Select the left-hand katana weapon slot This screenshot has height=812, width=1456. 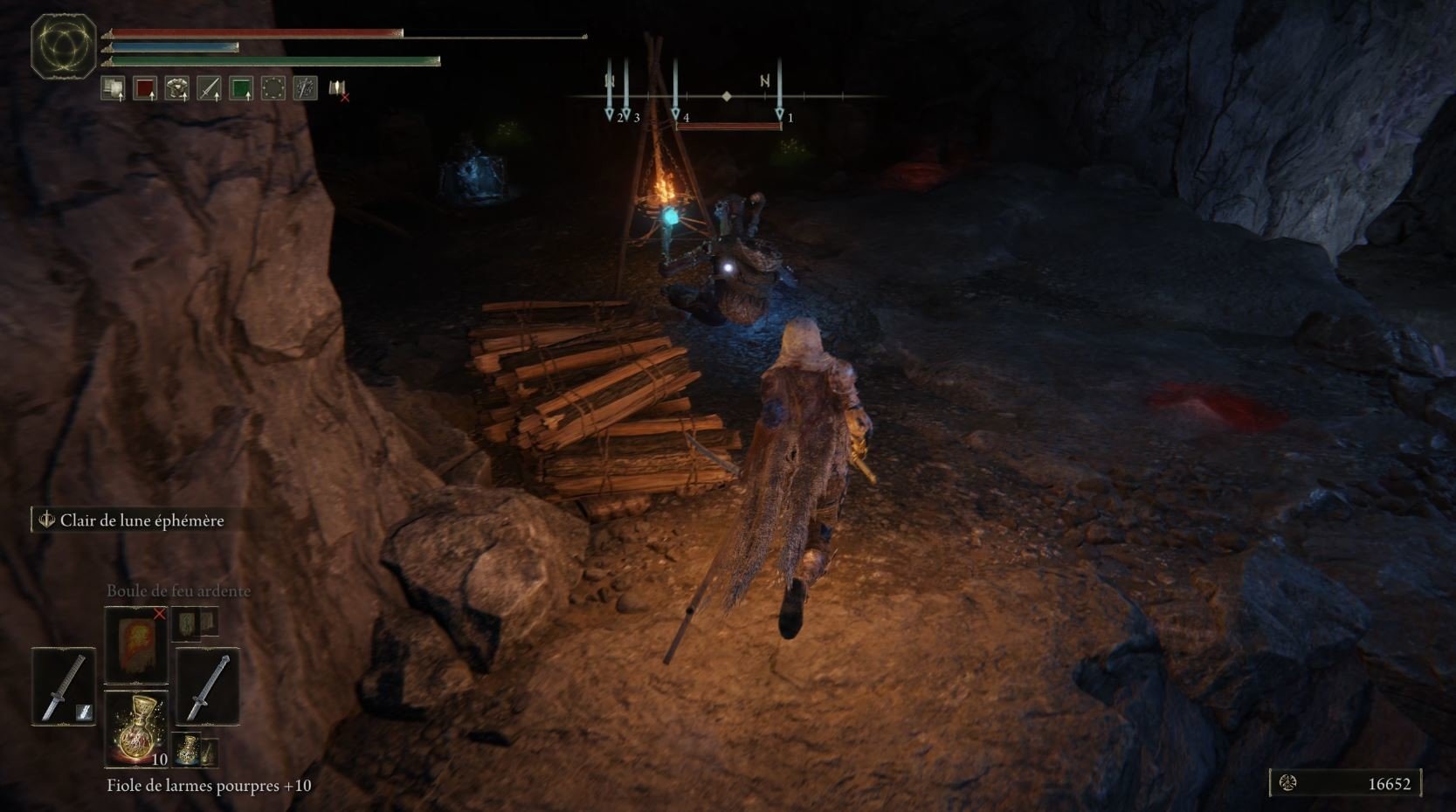(64, 686)
